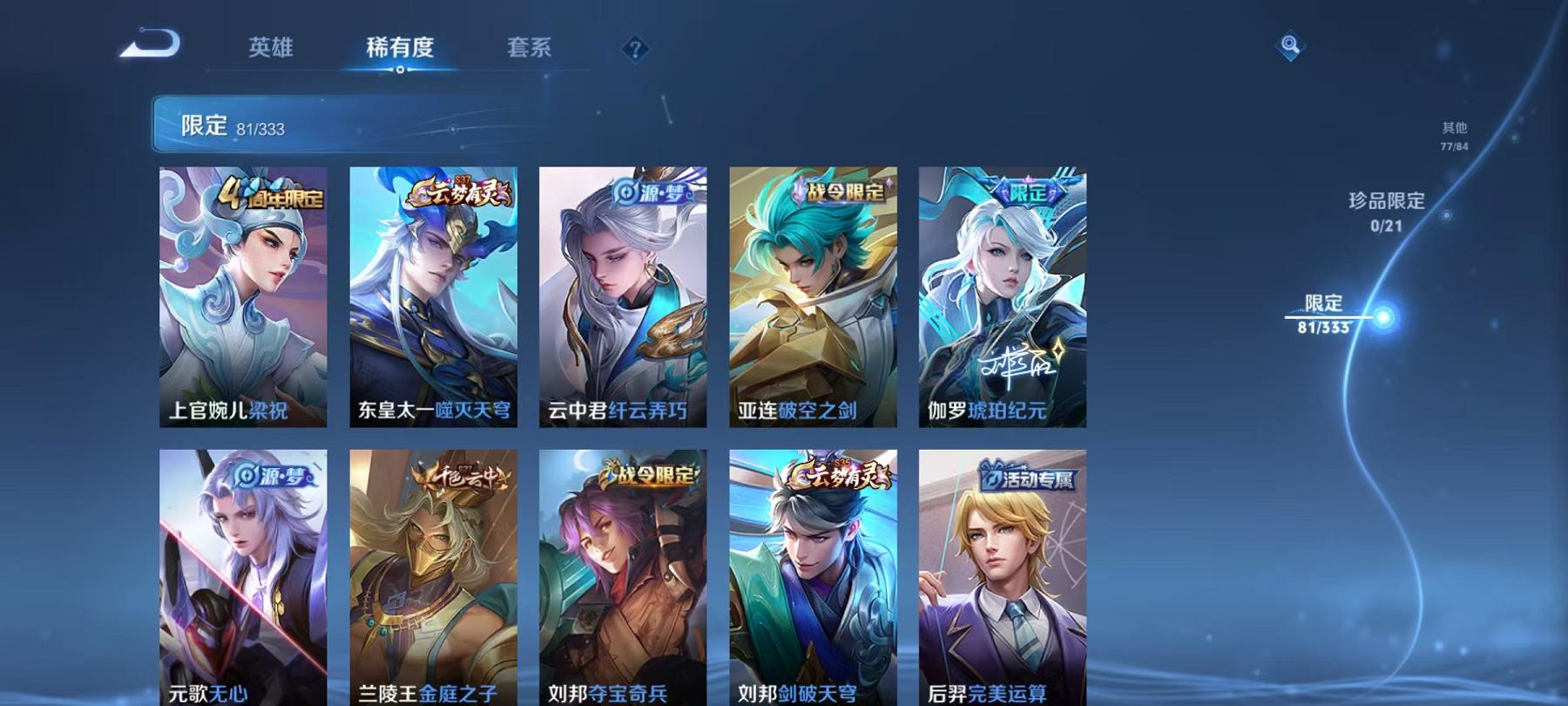This screenshot has width=1568, height=706.
Task: Switch to the 英雄 tab
Action: coord(271,50)
